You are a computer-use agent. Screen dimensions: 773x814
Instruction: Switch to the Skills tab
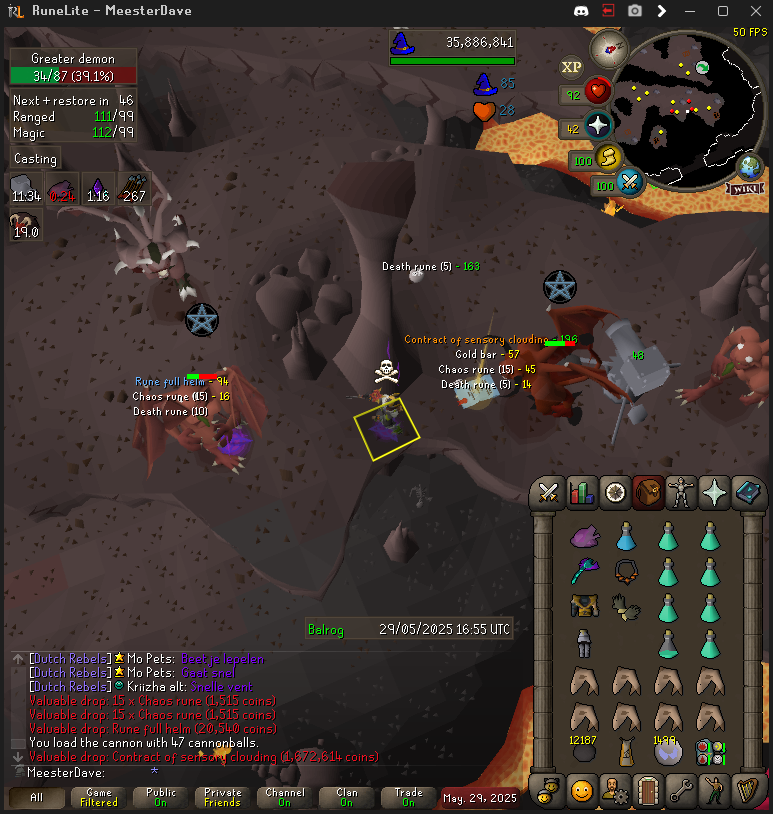pyautogui.click(x=581, y=492)
